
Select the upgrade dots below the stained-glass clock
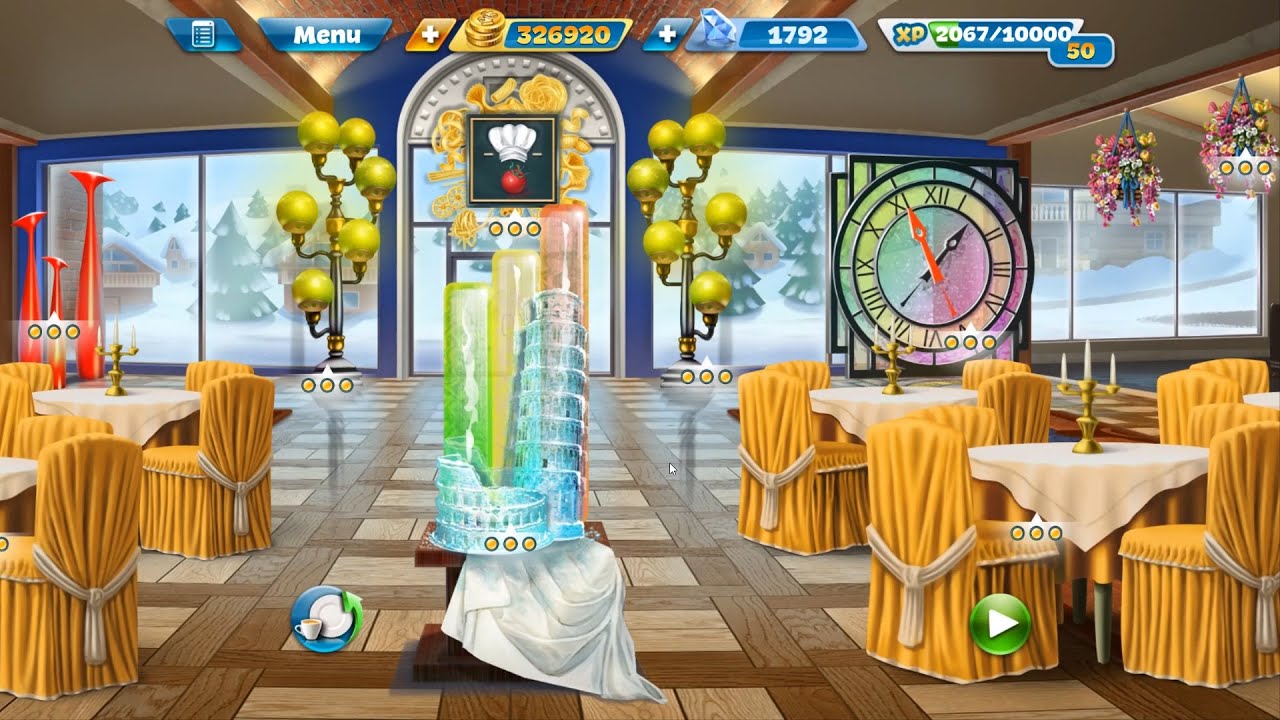[x=969, y=342]
